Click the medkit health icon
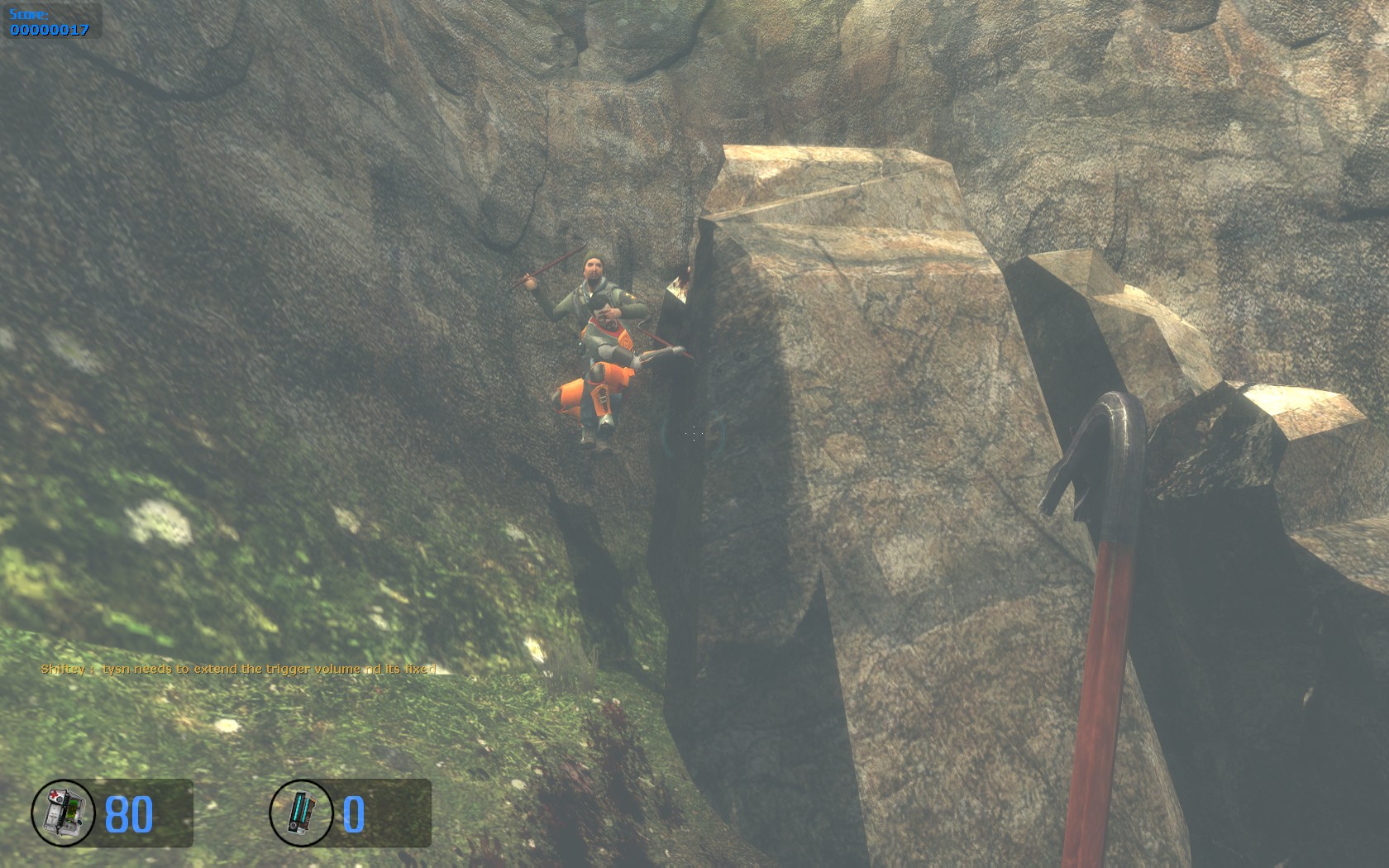 pyautogui.click(x=64, y=813)
